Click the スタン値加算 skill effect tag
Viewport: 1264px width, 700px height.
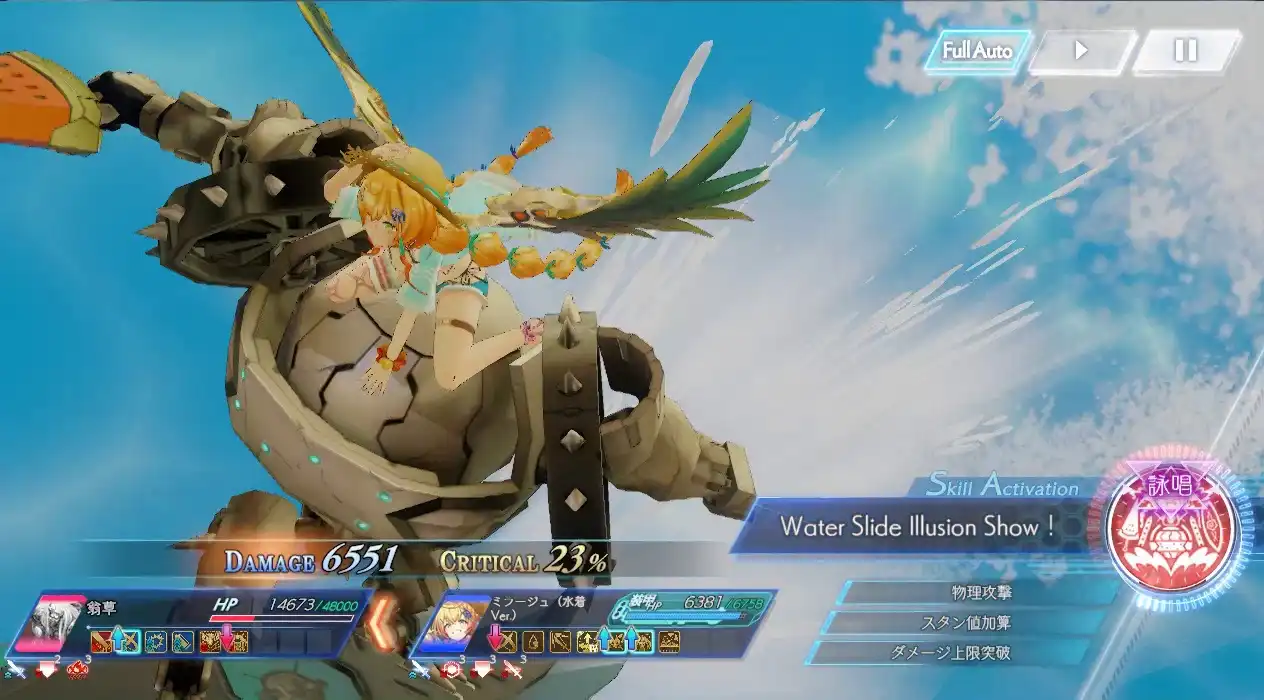[x=966, y=623]
